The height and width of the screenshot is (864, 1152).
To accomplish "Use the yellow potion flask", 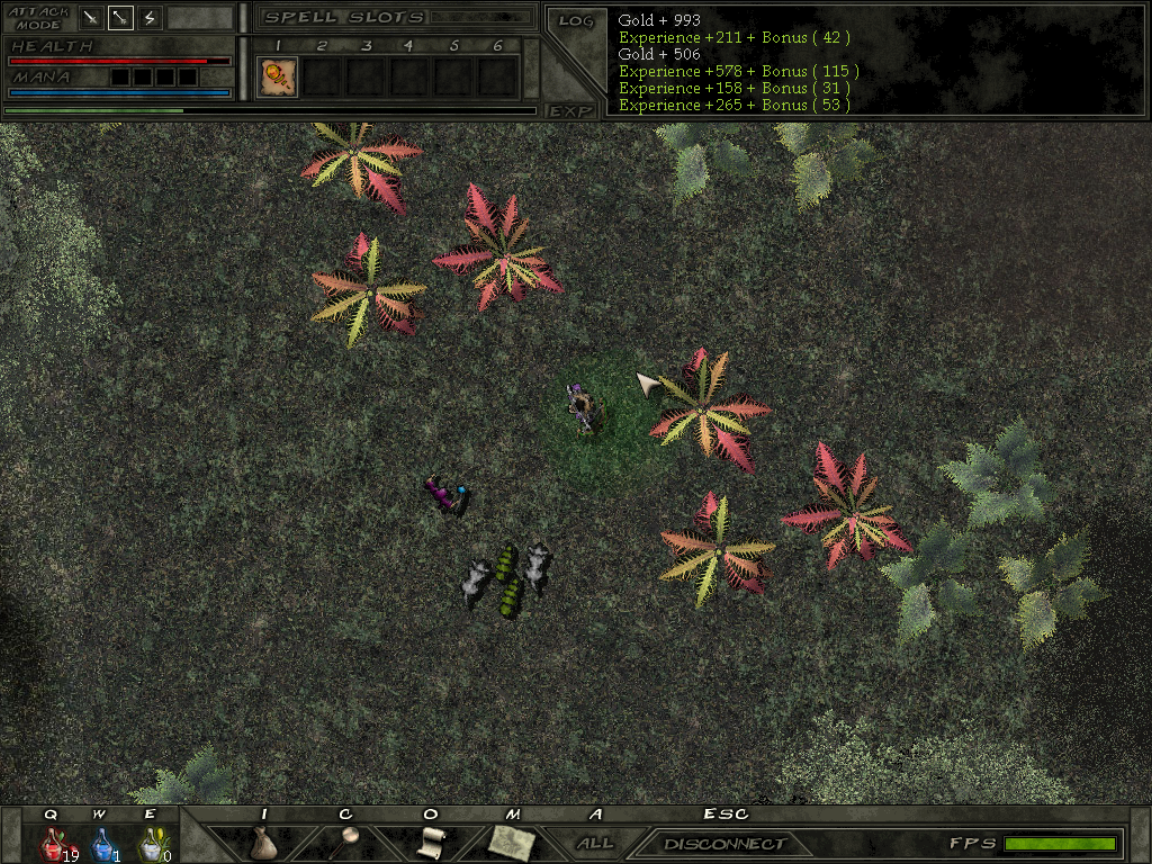I will click(x=151, y=845).
